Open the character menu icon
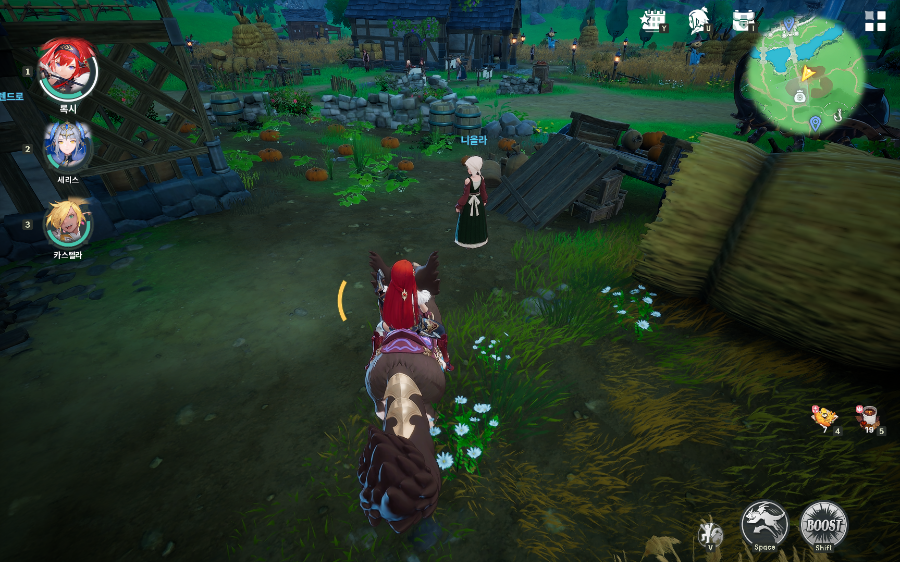The width and height of the screenshot is (900, 562). pyautogui.click(x=699, y=20)
